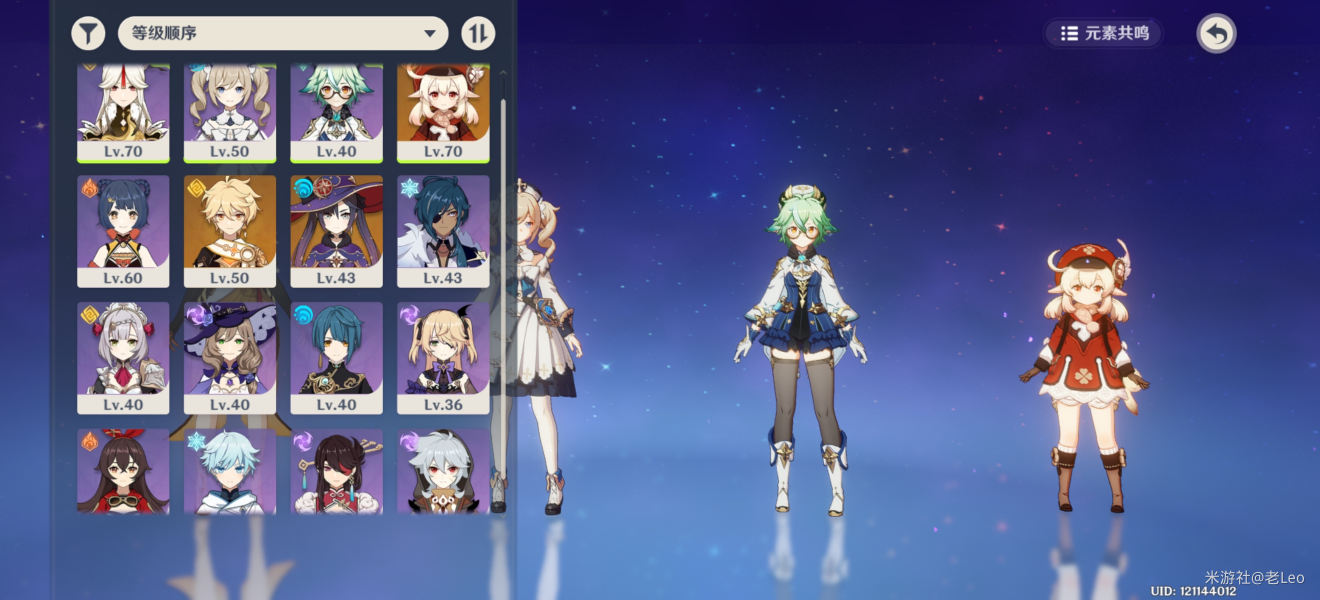Select Ningguang's Lv.70 portrait
Screen dimensions: 1320x600
(123, 110)
